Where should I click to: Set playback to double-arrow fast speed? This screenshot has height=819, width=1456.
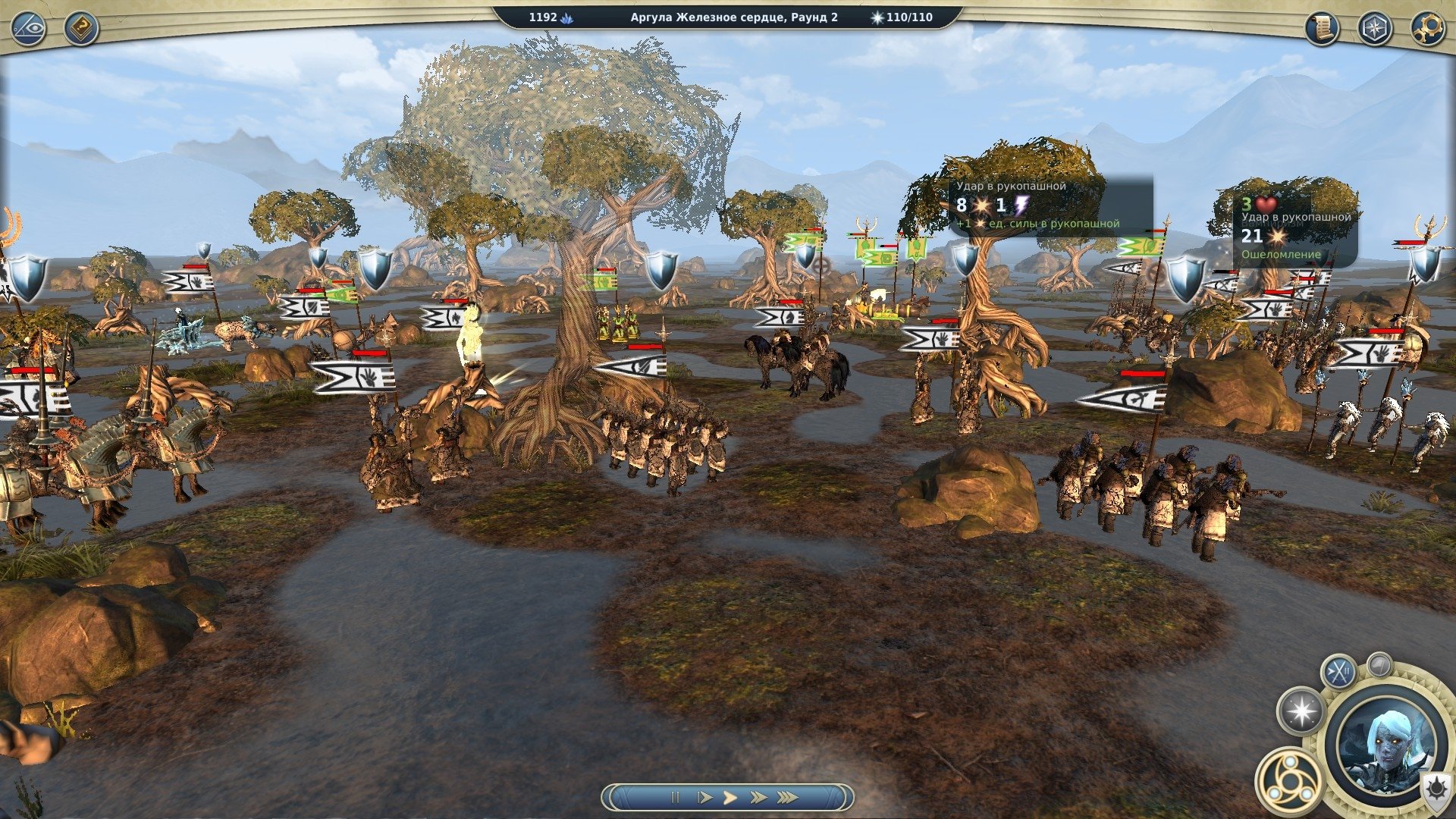(758, 797)
